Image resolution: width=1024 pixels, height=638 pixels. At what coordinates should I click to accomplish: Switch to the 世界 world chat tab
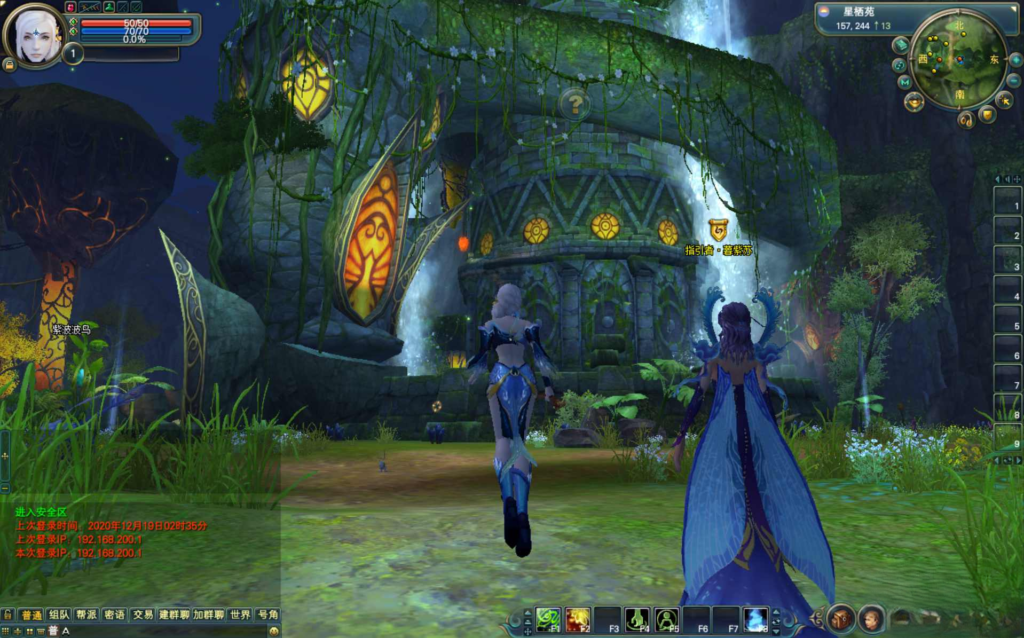pos(239,614)
